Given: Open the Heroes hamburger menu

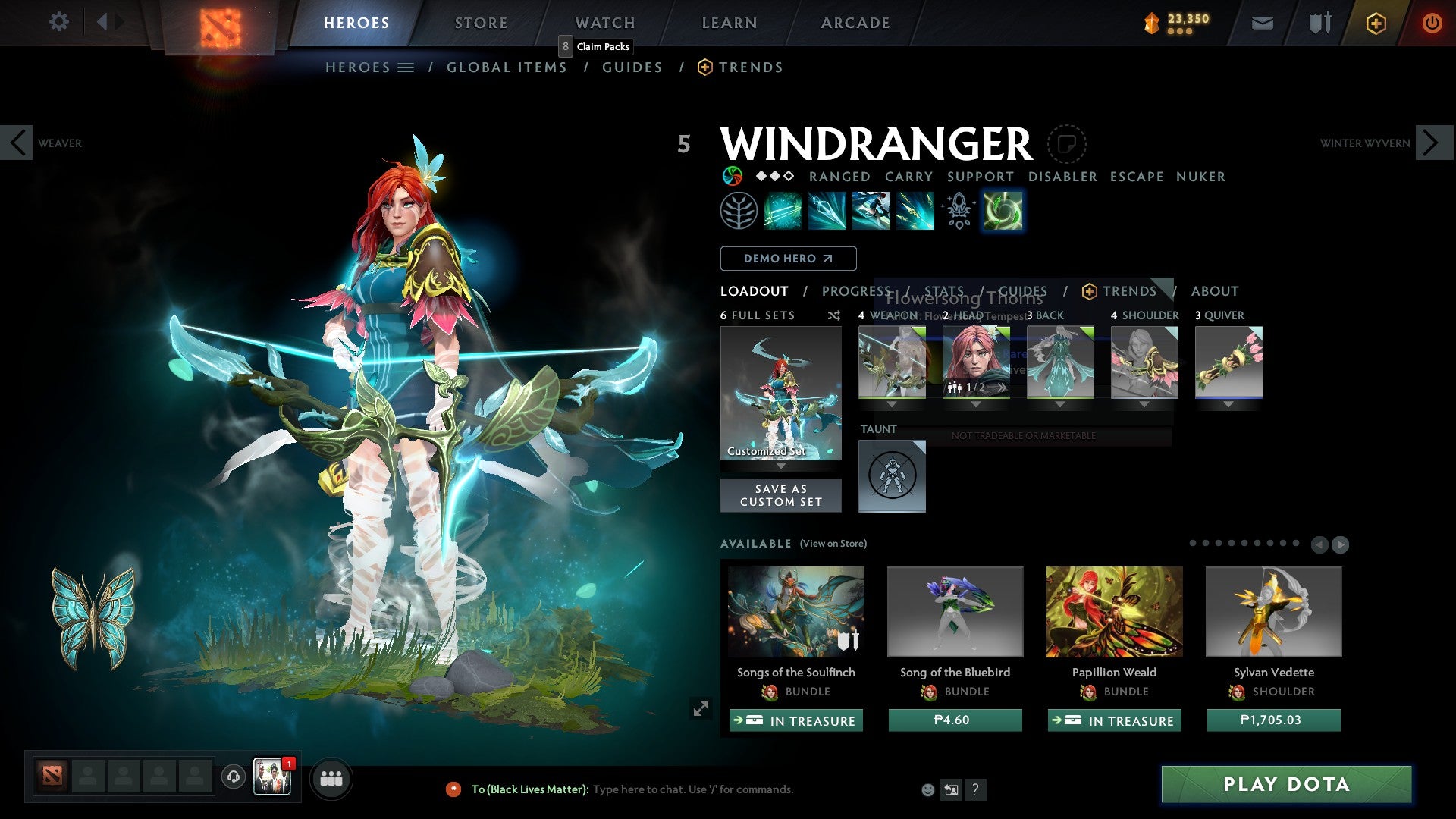Looking at the screenshot, I should (407, 67).
